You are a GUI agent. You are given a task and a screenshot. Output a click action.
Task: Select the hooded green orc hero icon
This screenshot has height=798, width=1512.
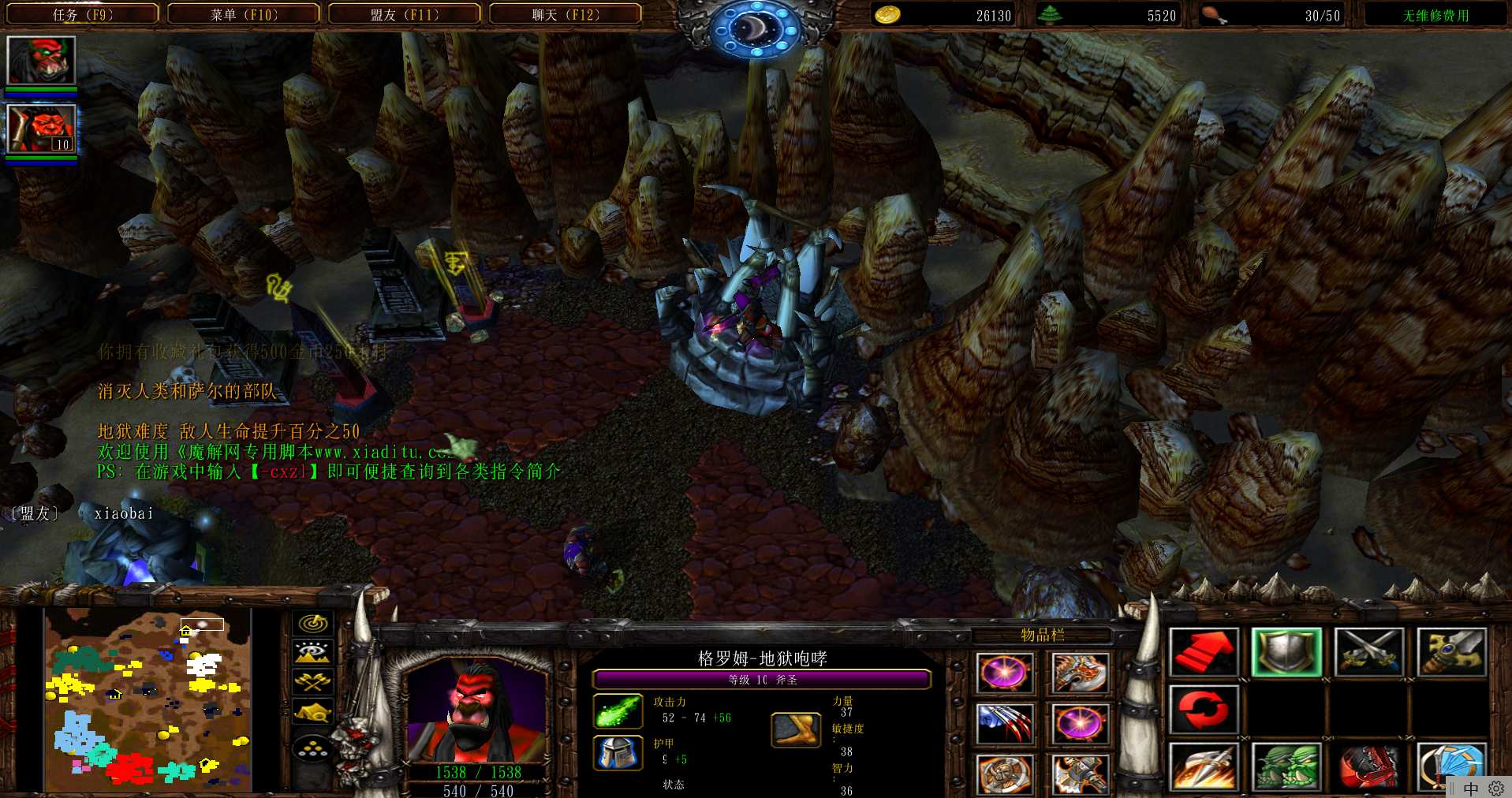(41, 60)
